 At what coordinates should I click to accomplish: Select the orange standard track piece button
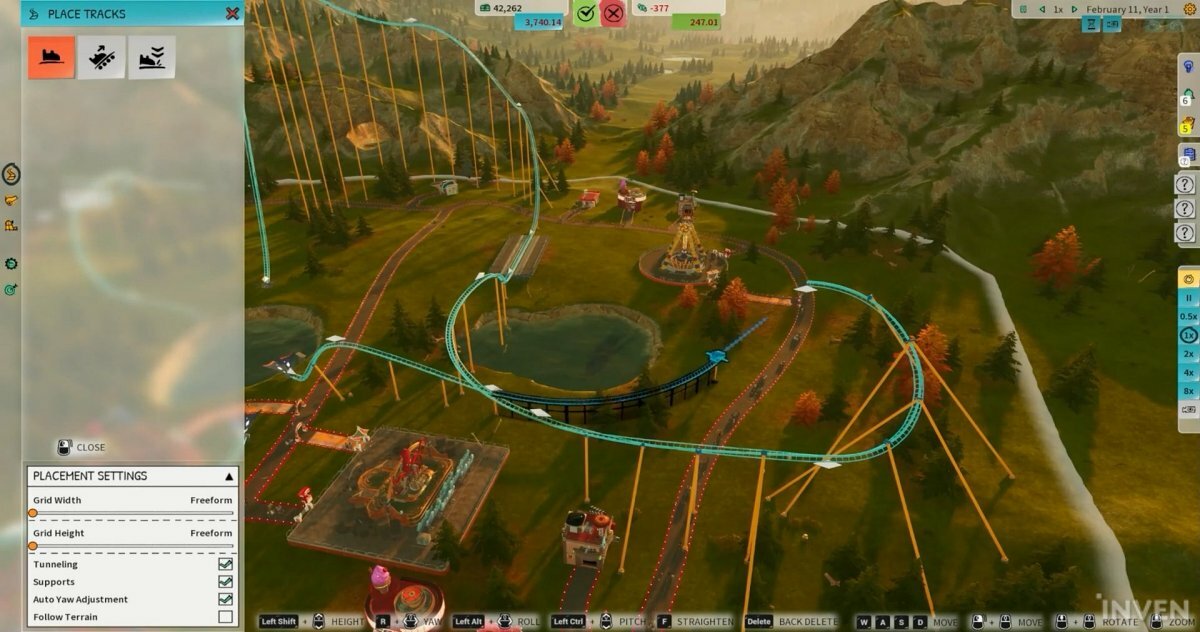pos(51,57)
